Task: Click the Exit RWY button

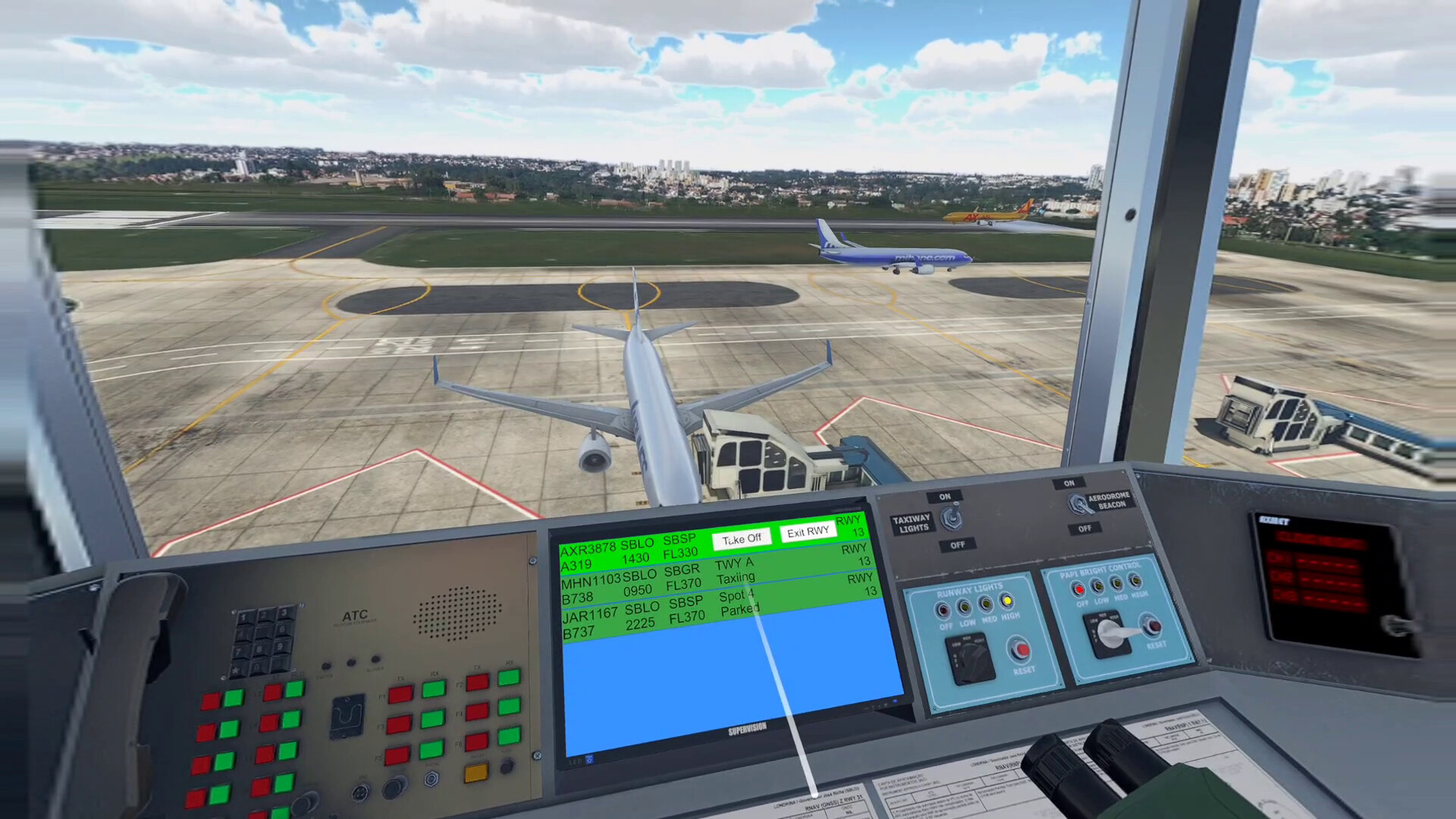Action: 807,532
